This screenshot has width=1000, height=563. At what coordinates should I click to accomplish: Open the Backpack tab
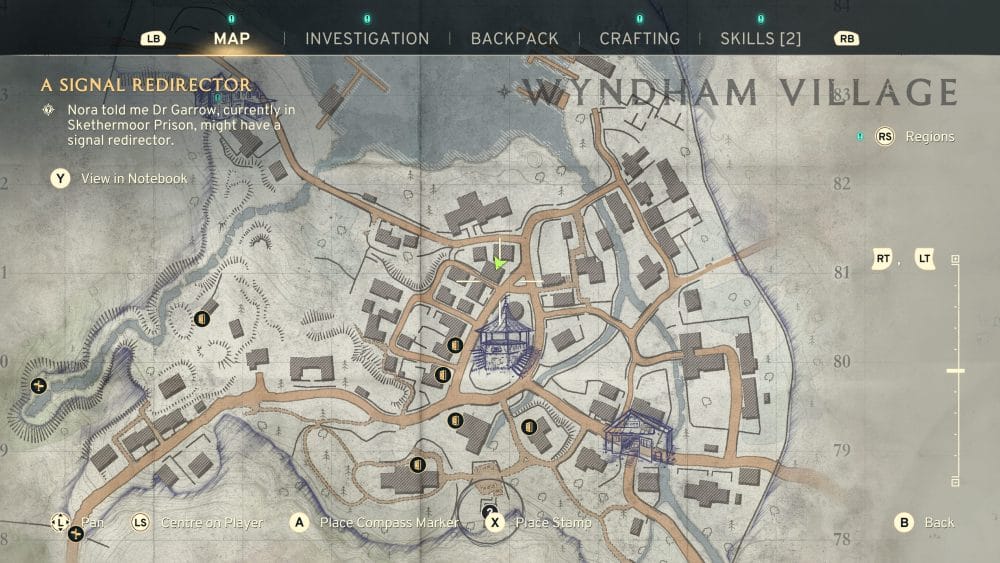click(x=514, y=39)
